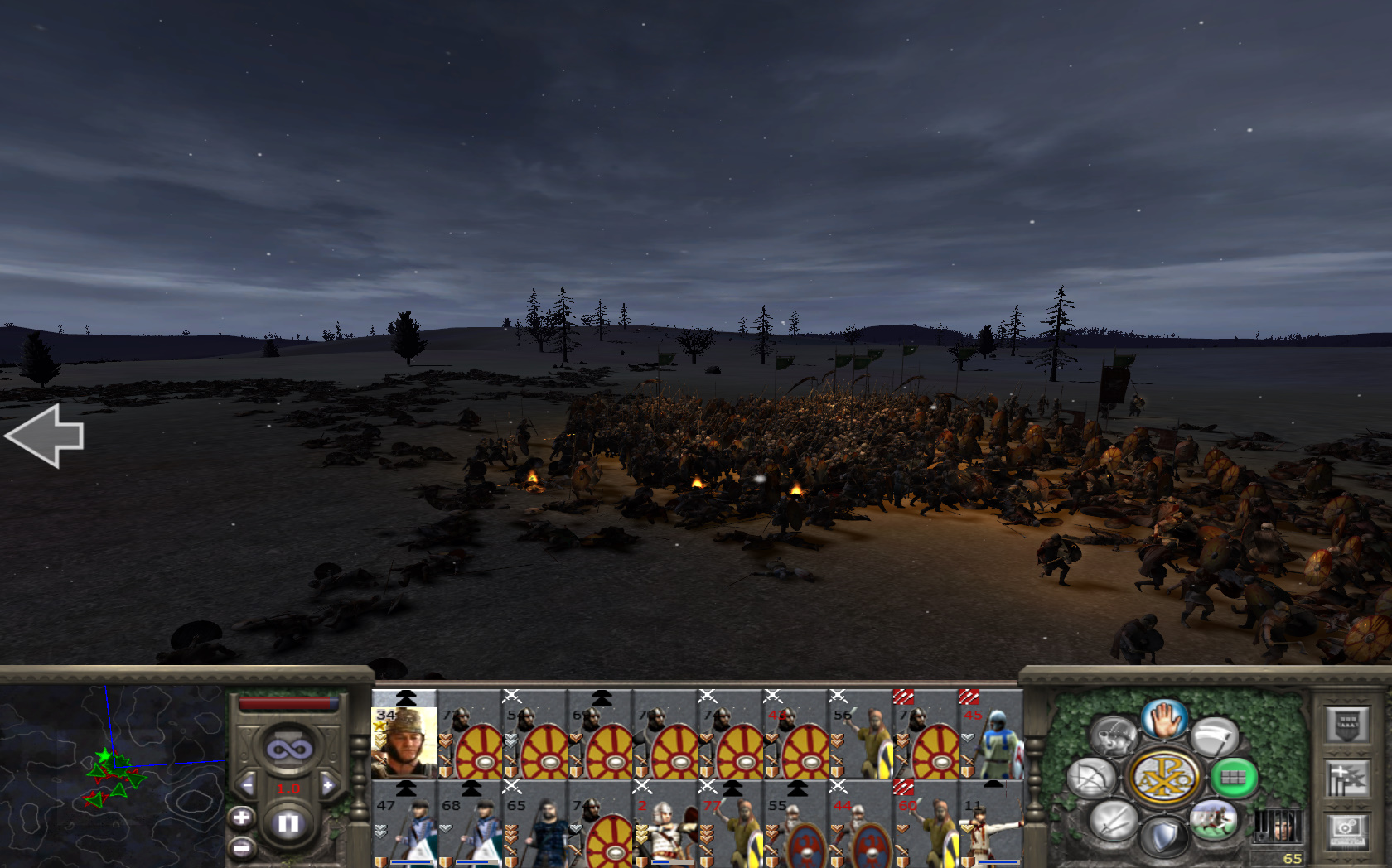The height and width of the screenshot is (868, 1392).
Task: Open the prisoners portrait behind bars
Action: [x=1277, y=826]
